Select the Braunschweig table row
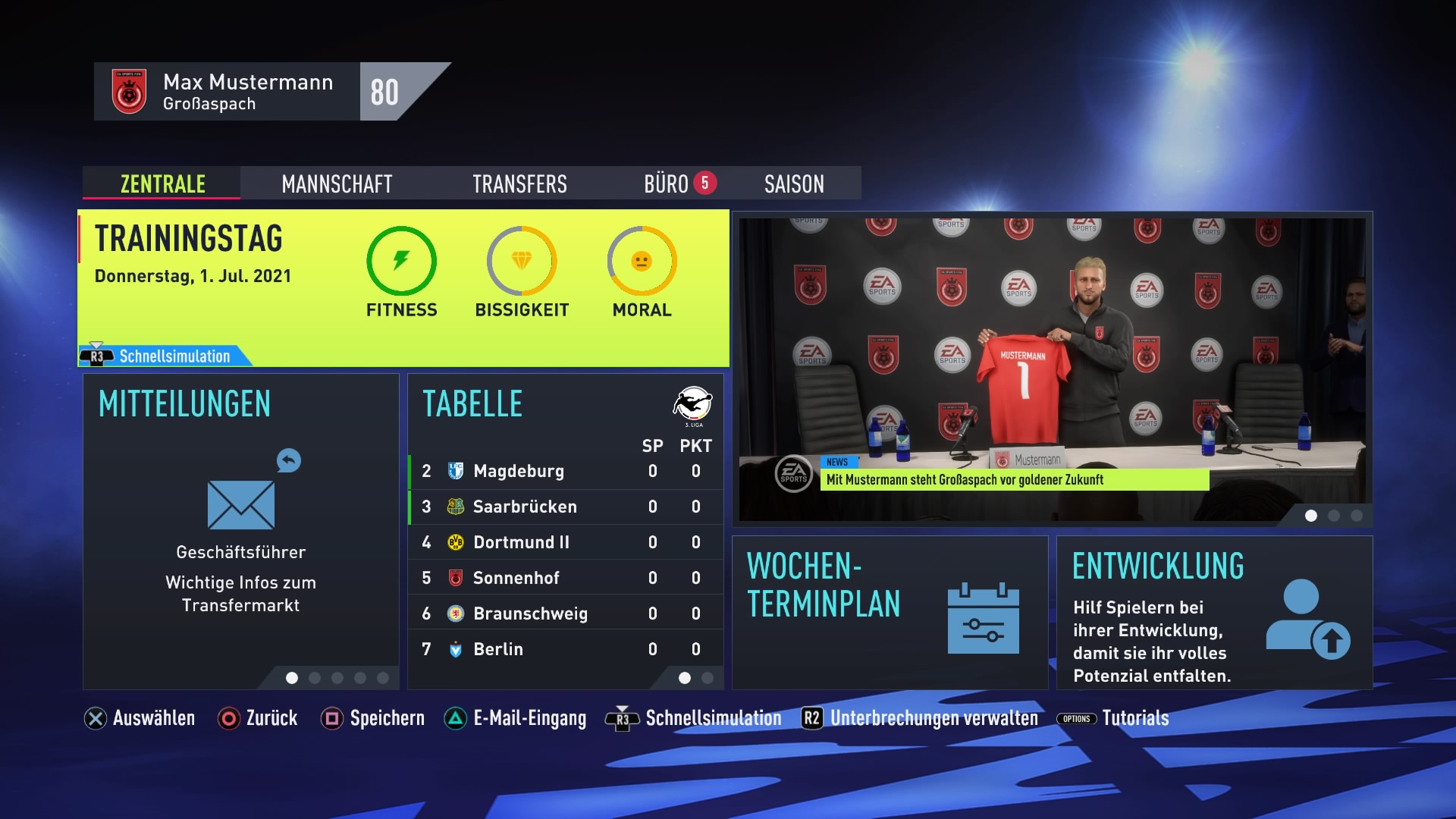 [x=565, y=613]
